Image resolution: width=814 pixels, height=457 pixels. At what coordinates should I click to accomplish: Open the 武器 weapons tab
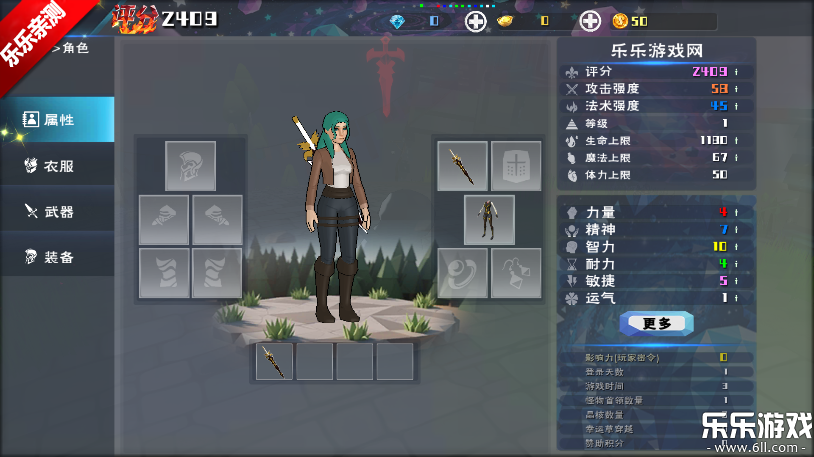pyautogui.click(x=56, y=212)
